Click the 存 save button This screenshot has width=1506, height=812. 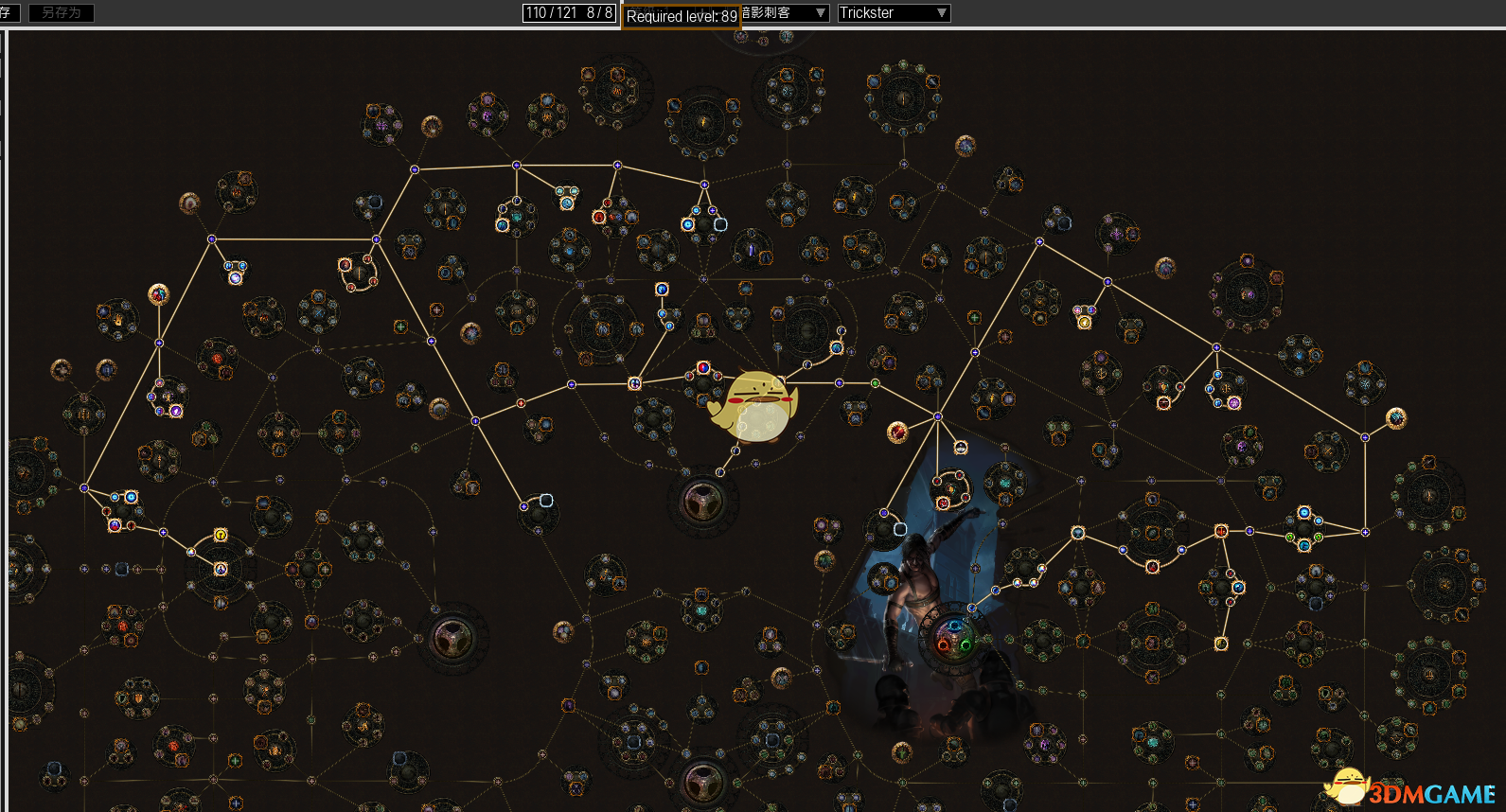[8, 13]
